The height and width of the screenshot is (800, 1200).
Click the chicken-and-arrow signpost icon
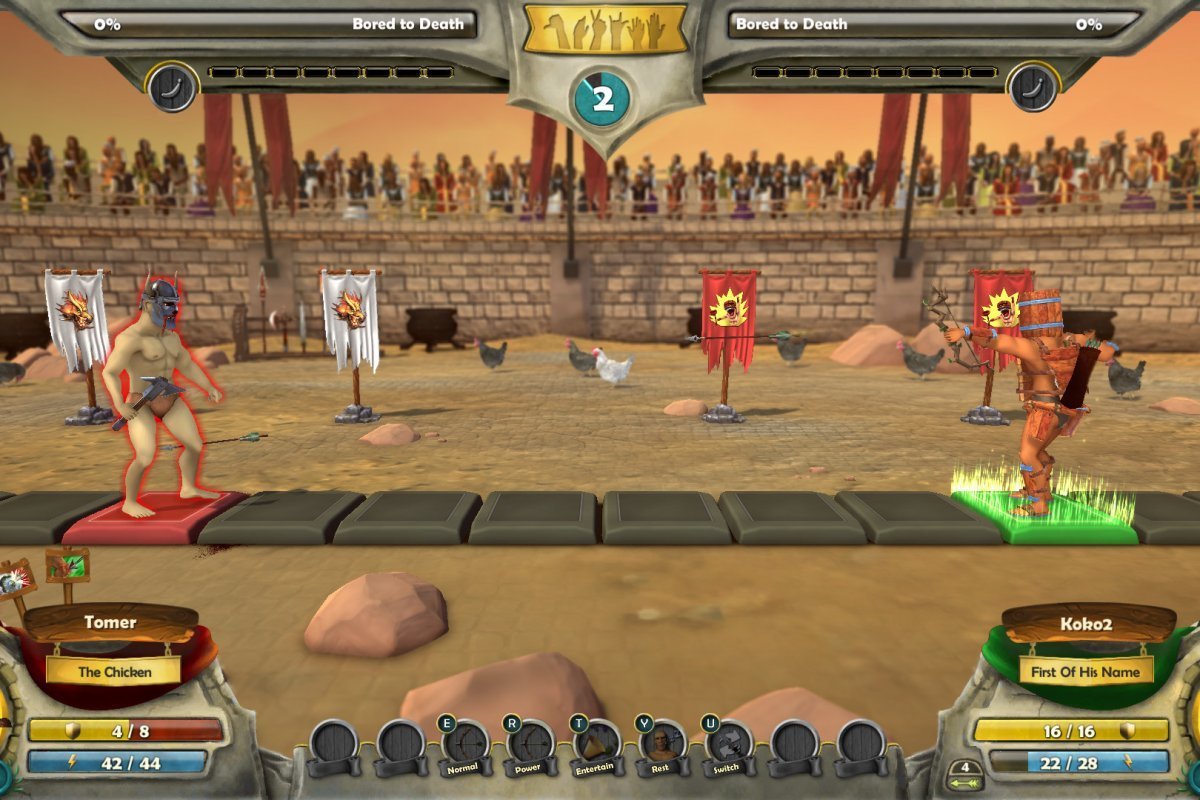click(67, 566)
